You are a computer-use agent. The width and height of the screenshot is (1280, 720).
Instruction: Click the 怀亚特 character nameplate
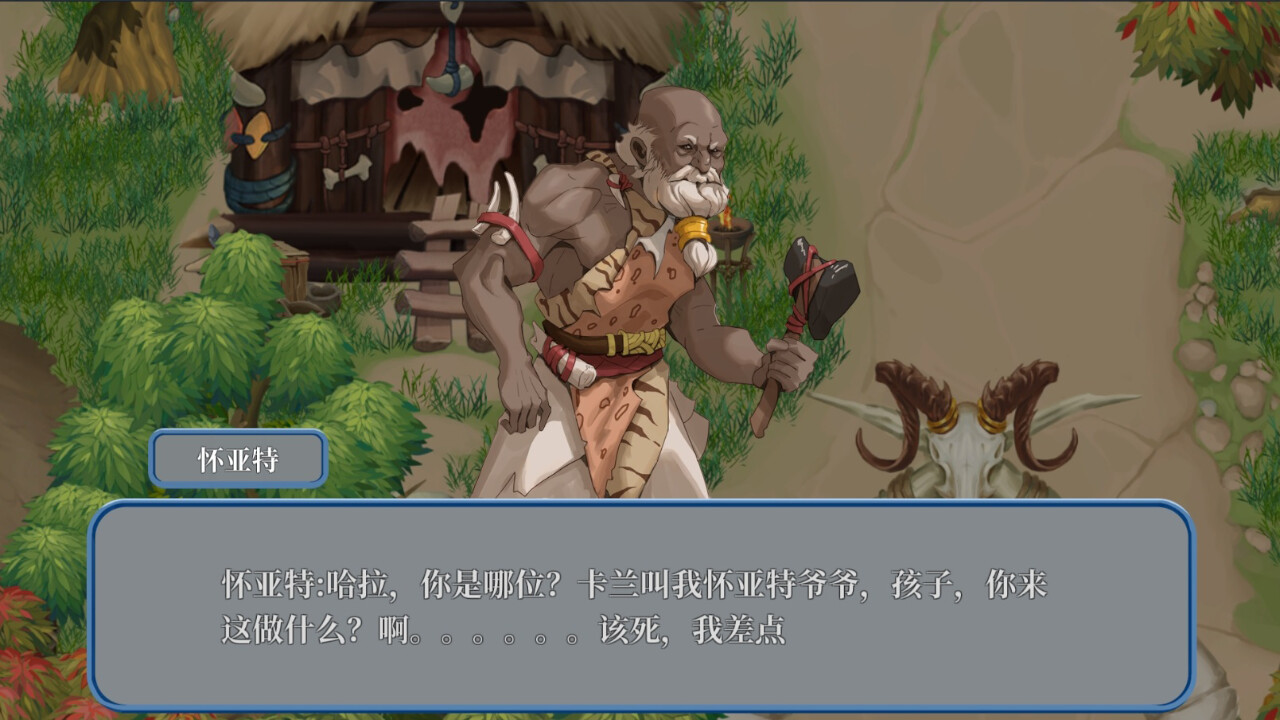click(x=238, y=457)
